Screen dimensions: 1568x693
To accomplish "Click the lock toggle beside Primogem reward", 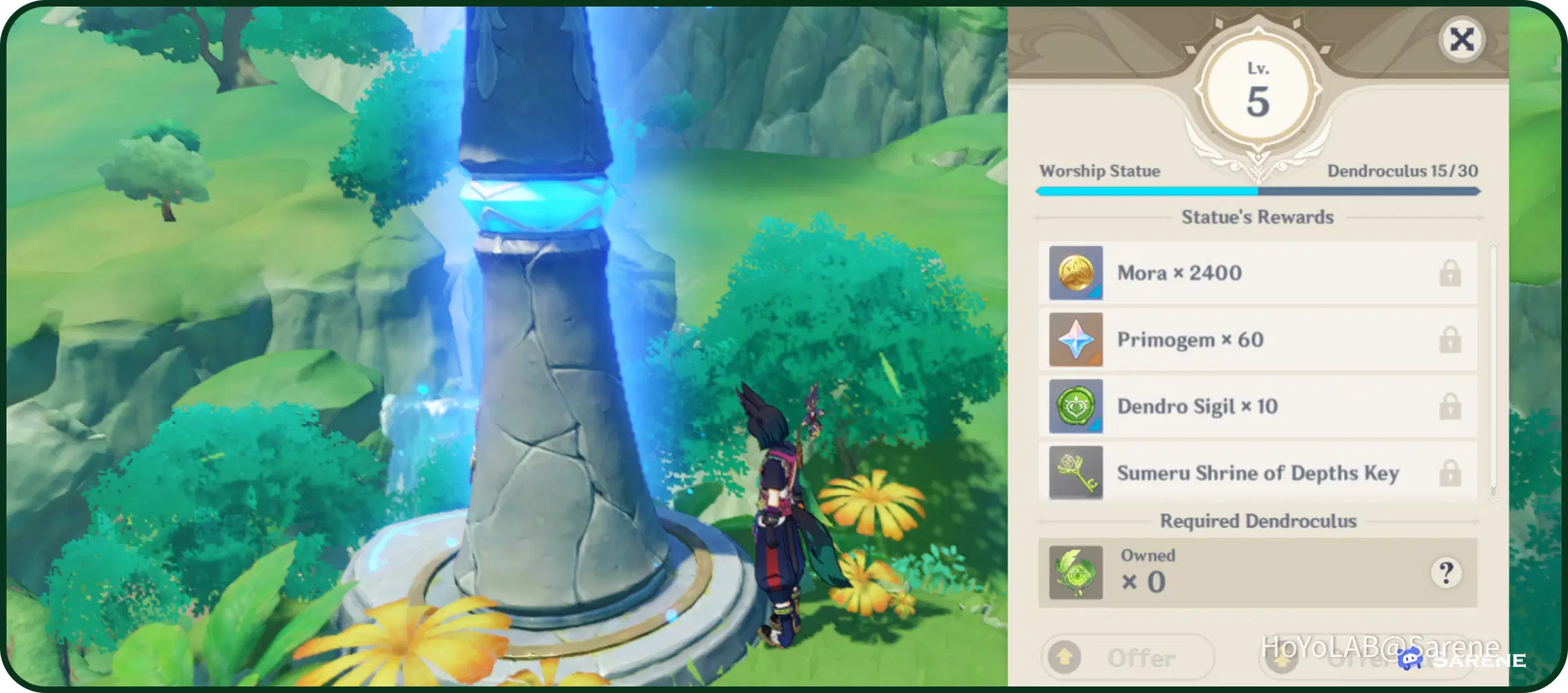I will 1451,340.
